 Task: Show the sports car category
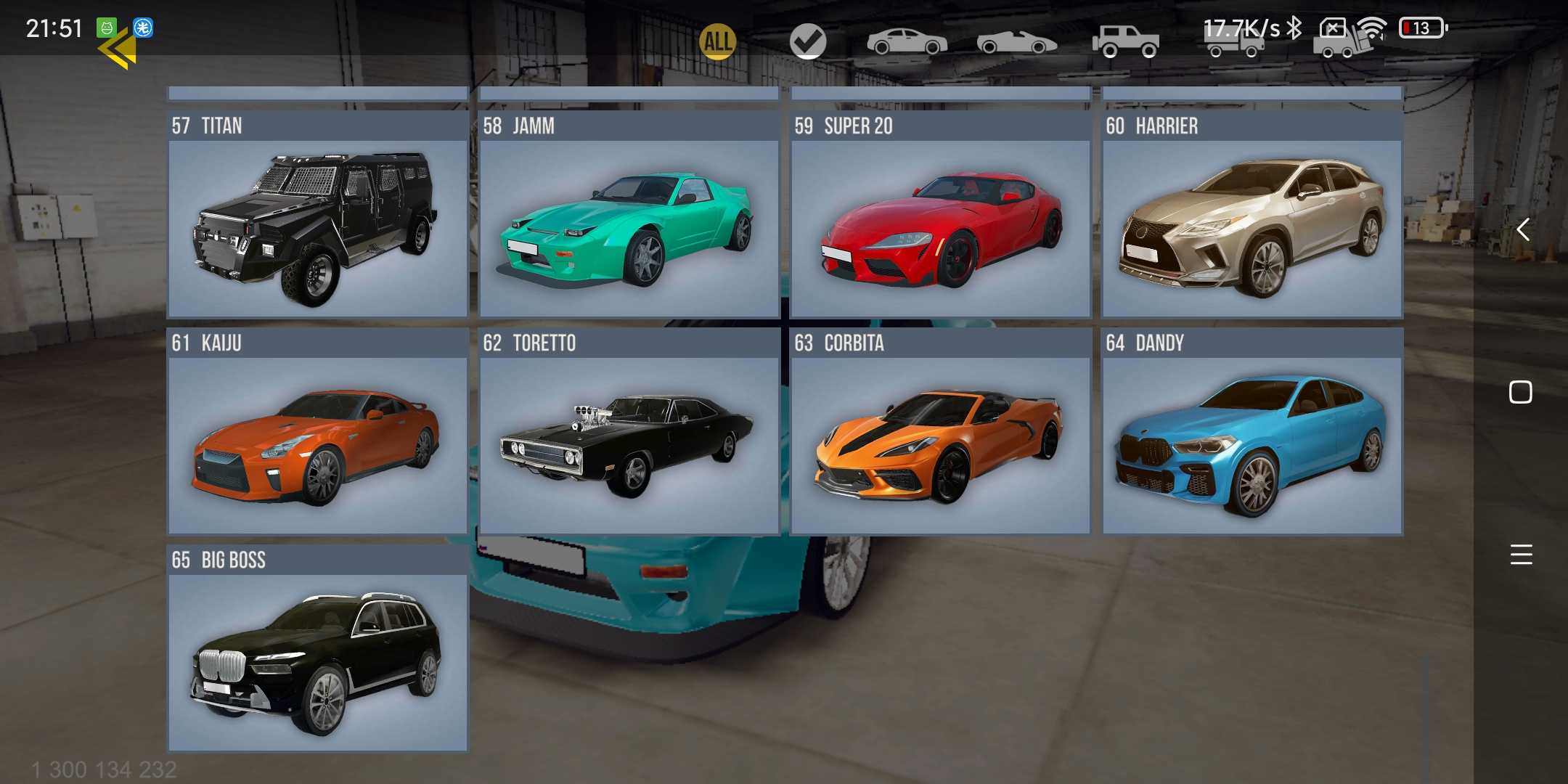tap(1016, 43)
